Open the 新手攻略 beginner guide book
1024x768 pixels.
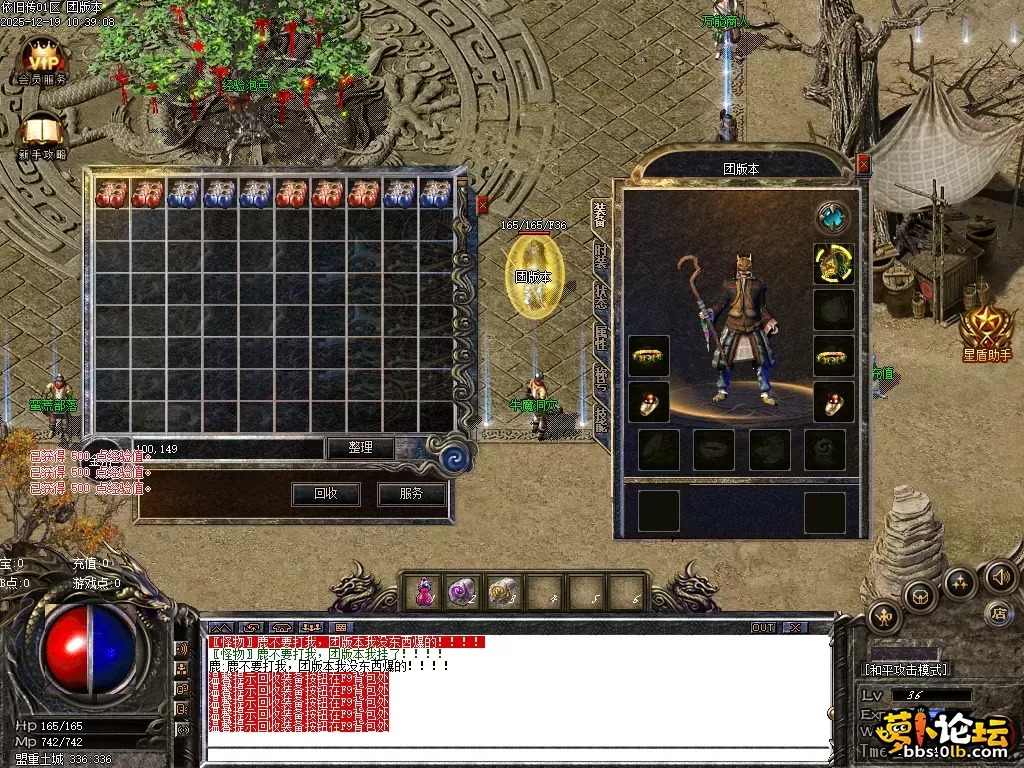(42, 137)
